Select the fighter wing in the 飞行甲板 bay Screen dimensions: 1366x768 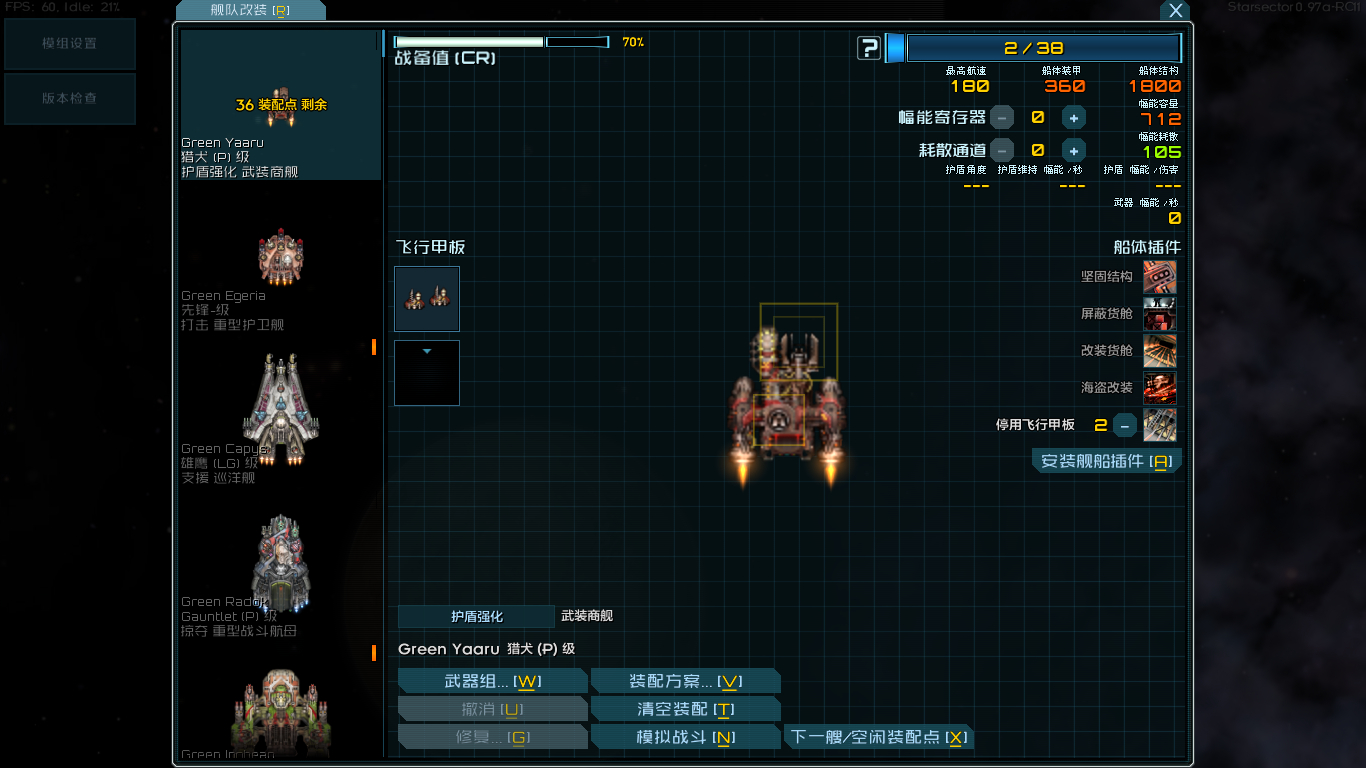[427, 298]
